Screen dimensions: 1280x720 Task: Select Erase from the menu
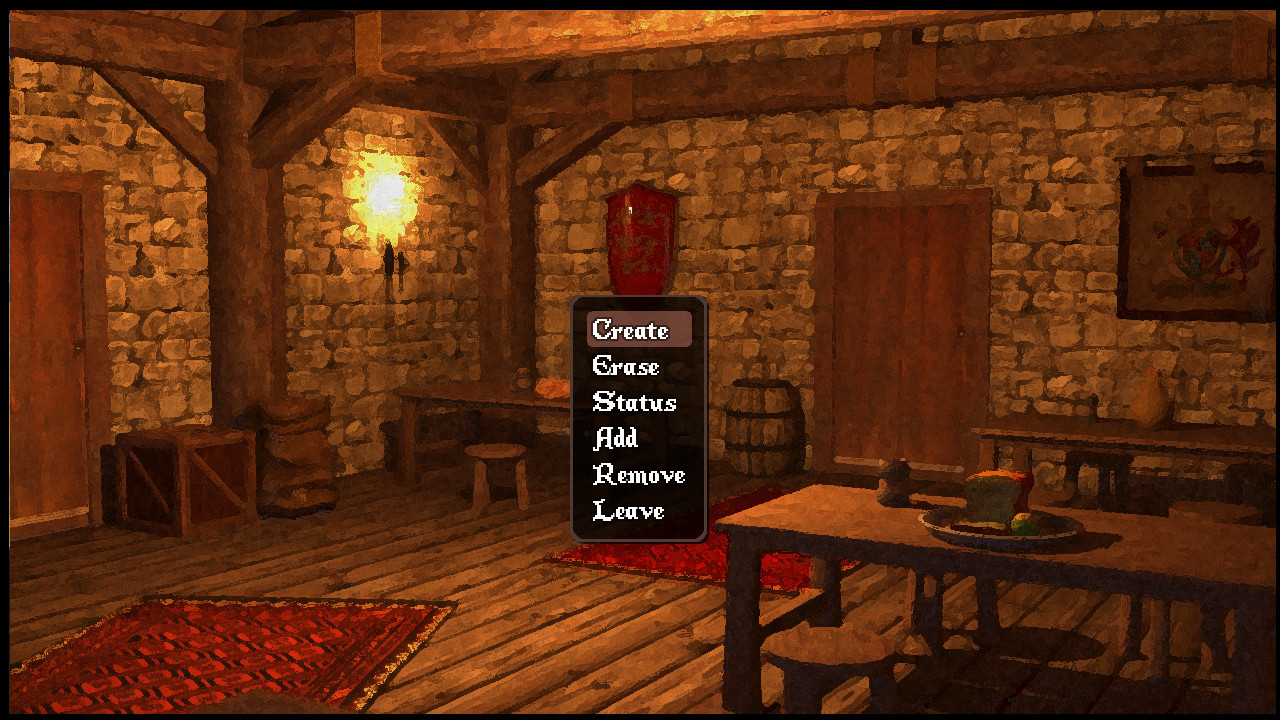[625, 366]
